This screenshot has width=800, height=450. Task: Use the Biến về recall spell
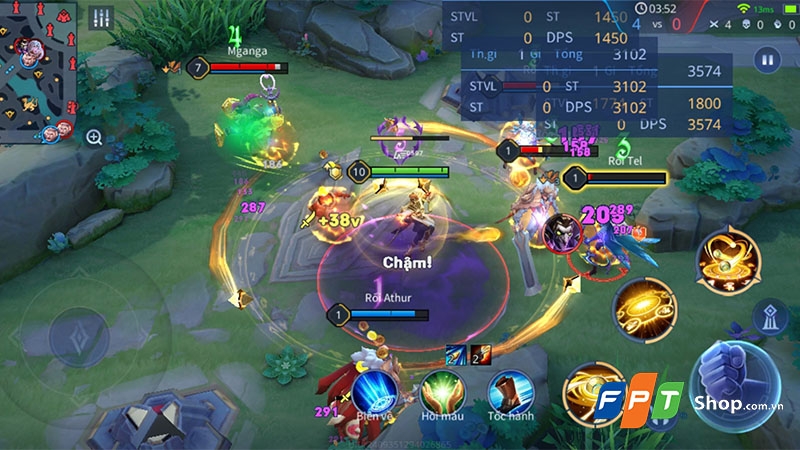tap(374, 392)
